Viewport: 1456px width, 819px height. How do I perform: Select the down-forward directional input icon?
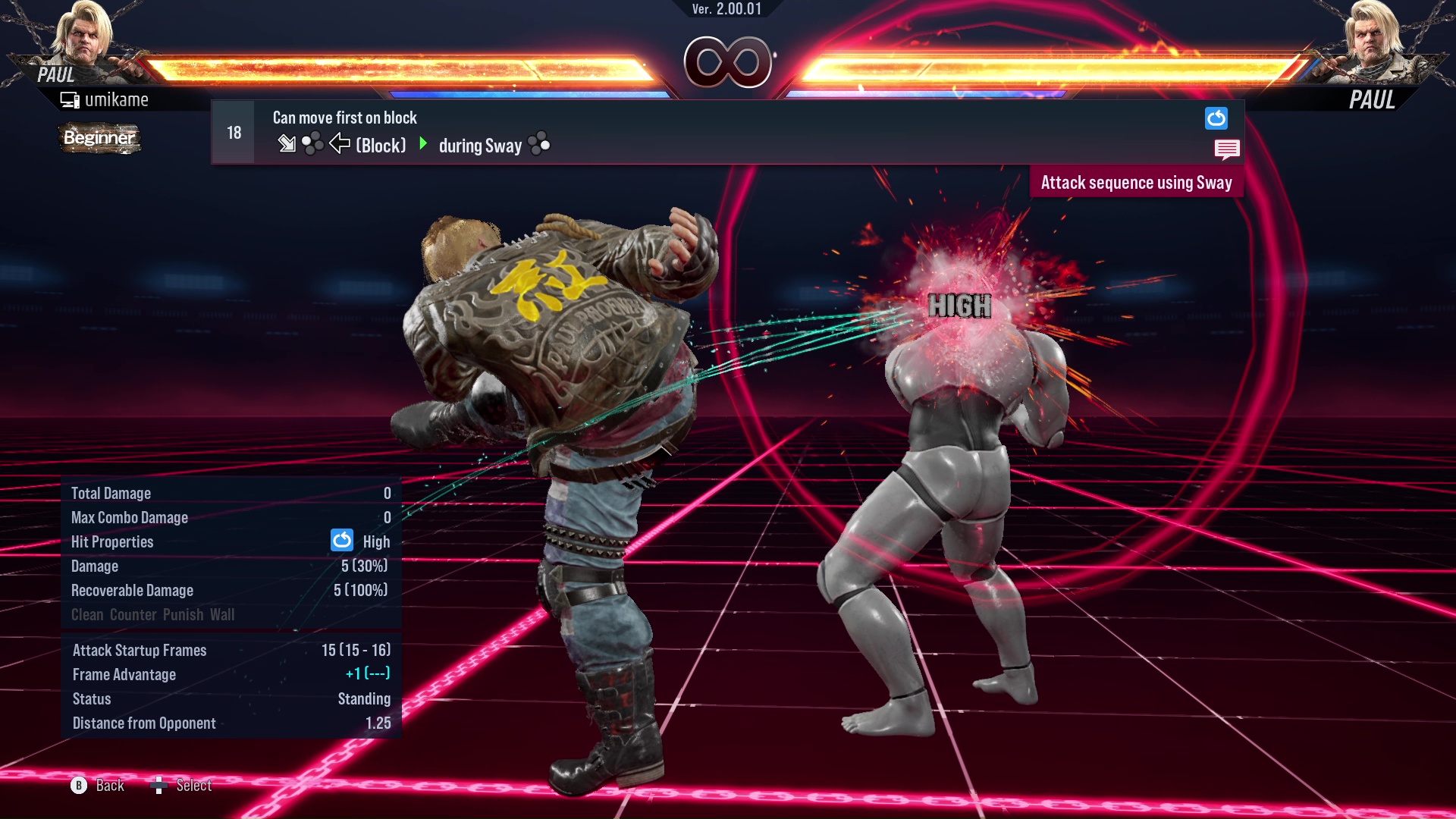coord(288,144)
